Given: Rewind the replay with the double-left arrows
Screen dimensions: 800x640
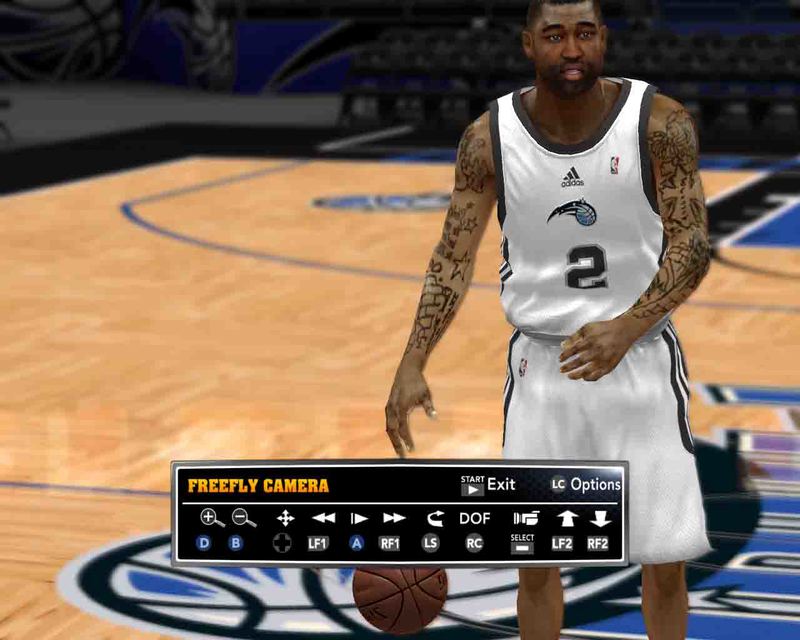Looking at the screenshot, I should pos(323,518).
